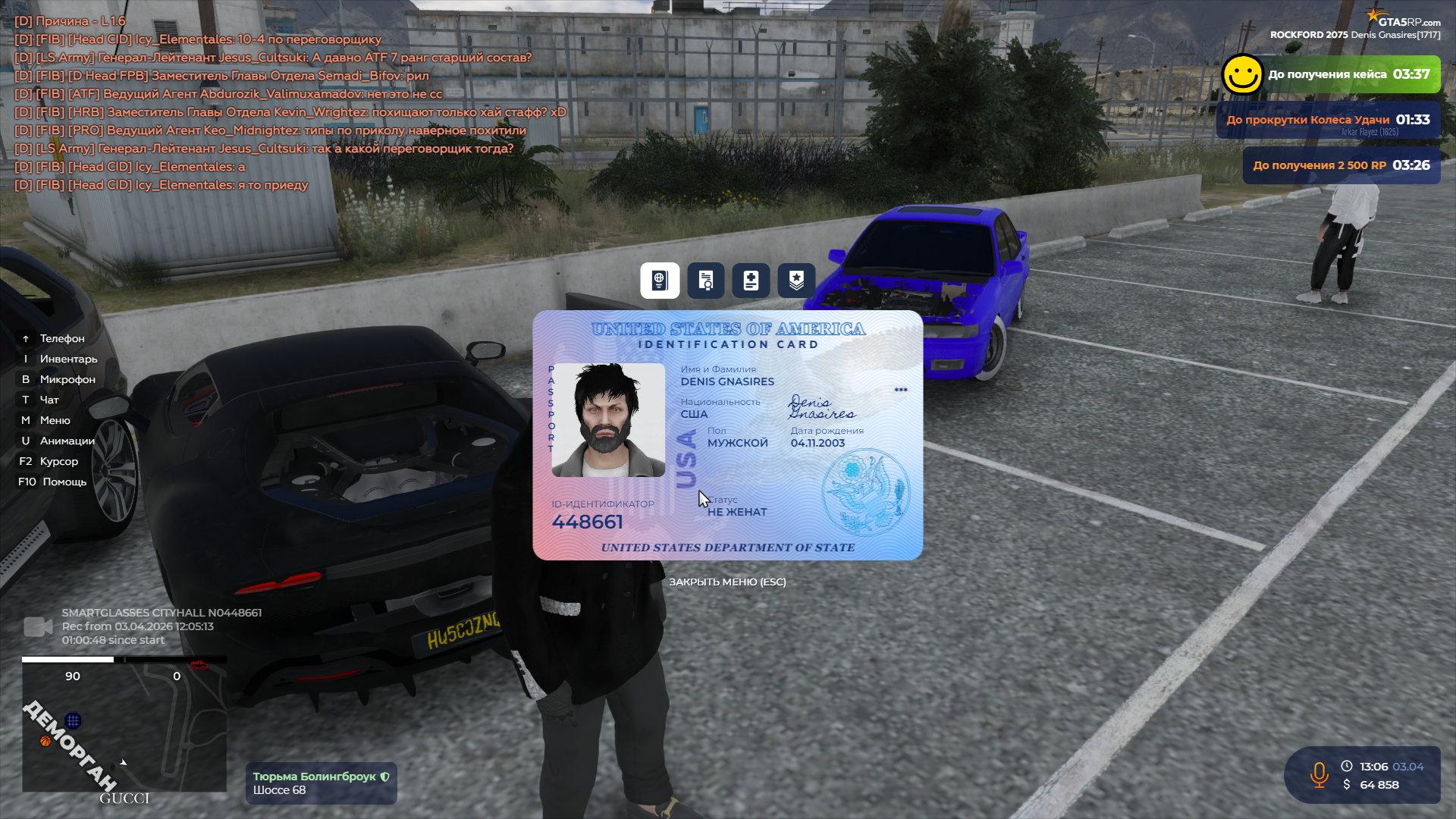Image resolution: width=1456 pixels, height=819 pixels.
Task: Open the Чат entry
Action: click(49, 400)
